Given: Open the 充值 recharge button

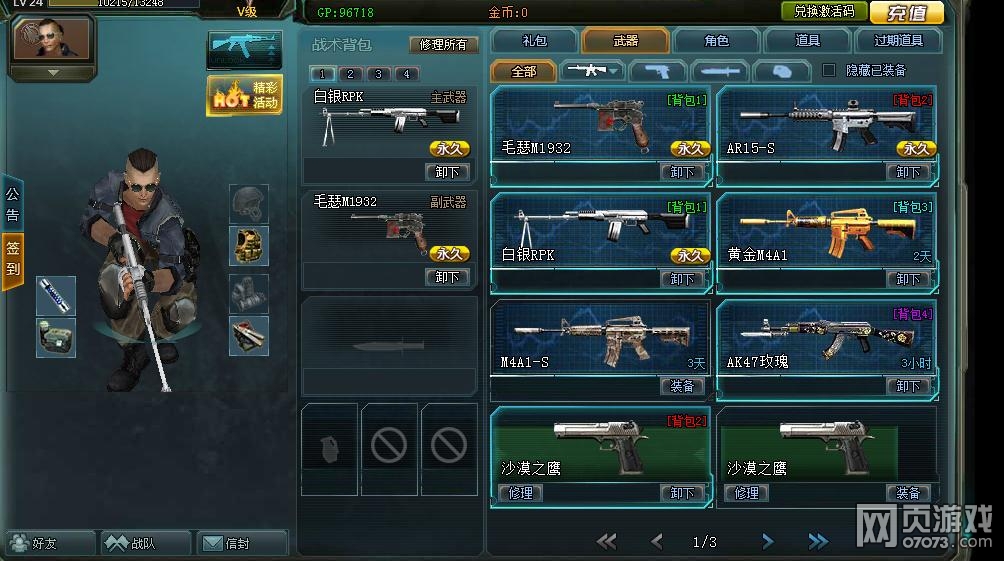Looking at the screenshot, I should click(x=907, y=12).
